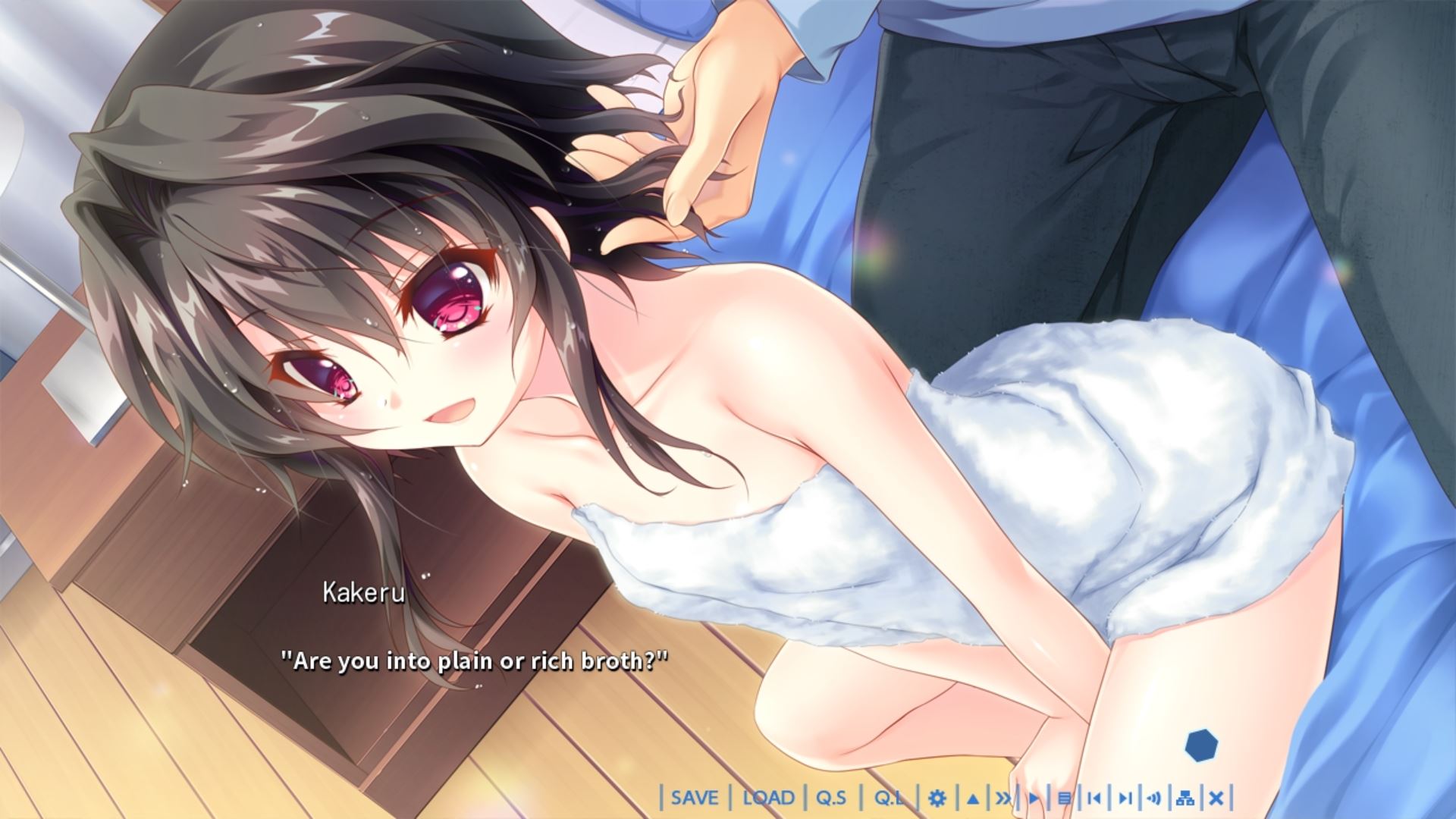
Task: Hide the text window with the X
Action: coord(1216,799)
